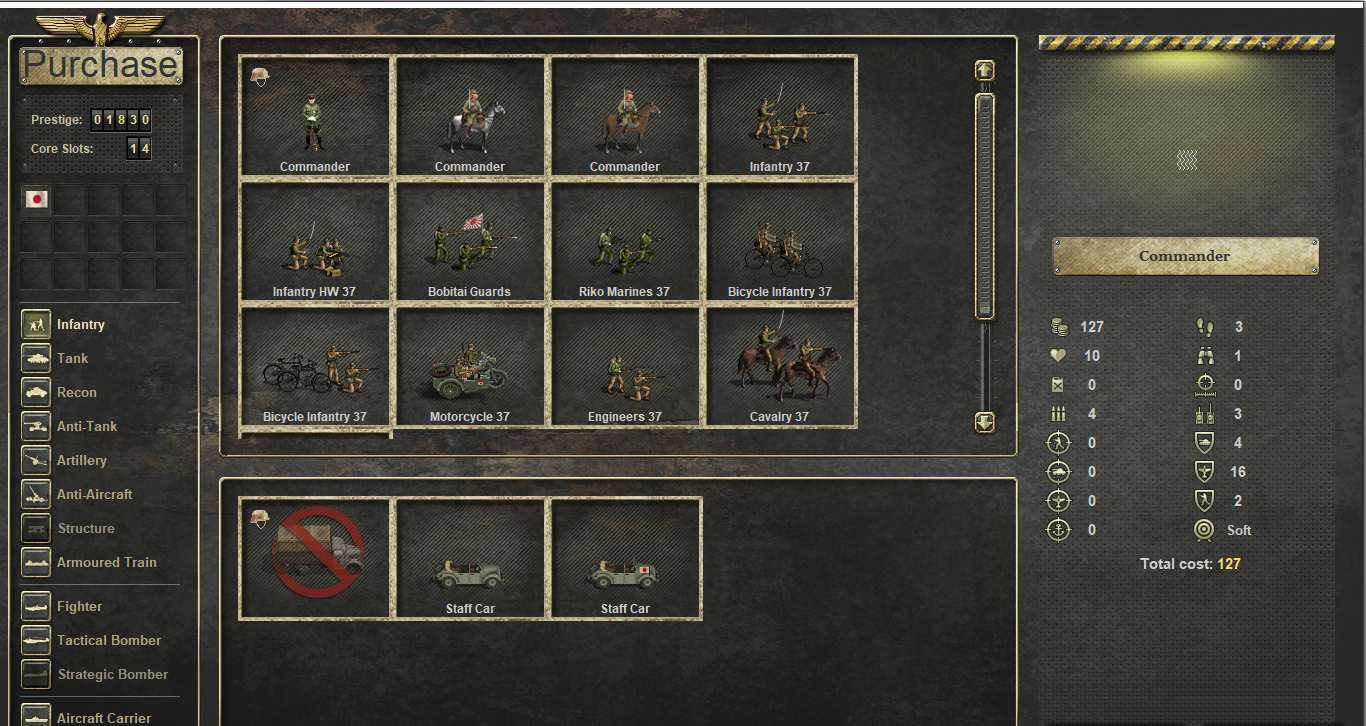The image size is (1366, 726).
Task: Select the Tank unit category
Action: point(72,358)
